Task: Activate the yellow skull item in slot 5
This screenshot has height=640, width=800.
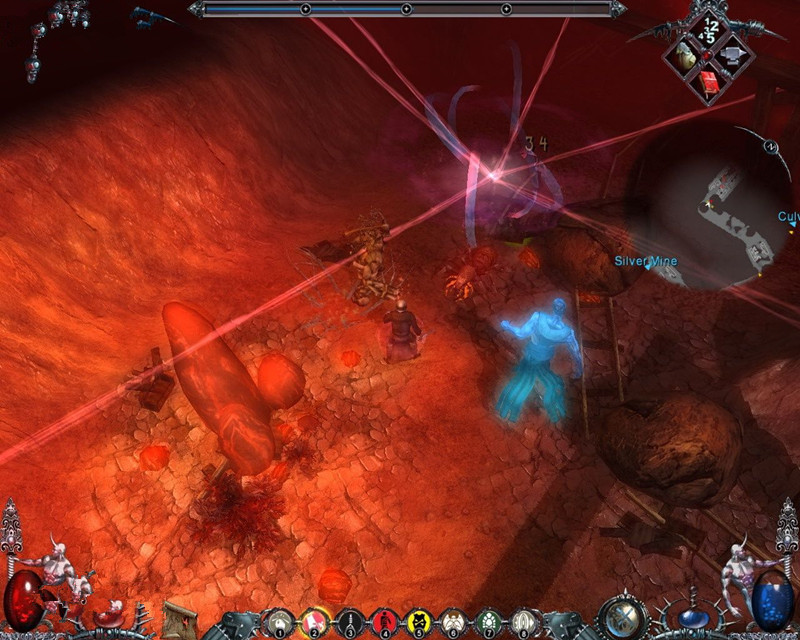Action: 416,620
